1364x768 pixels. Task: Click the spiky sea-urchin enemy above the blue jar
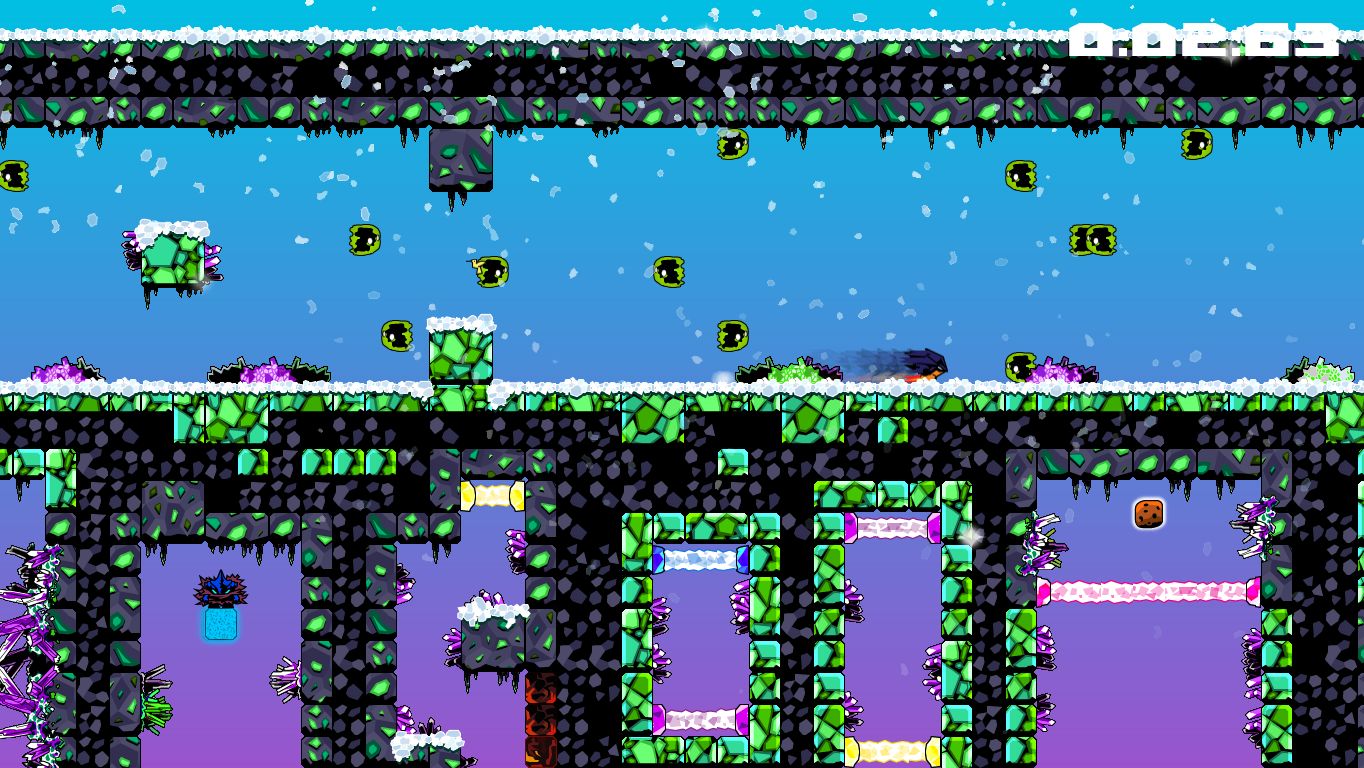(219, 589)
